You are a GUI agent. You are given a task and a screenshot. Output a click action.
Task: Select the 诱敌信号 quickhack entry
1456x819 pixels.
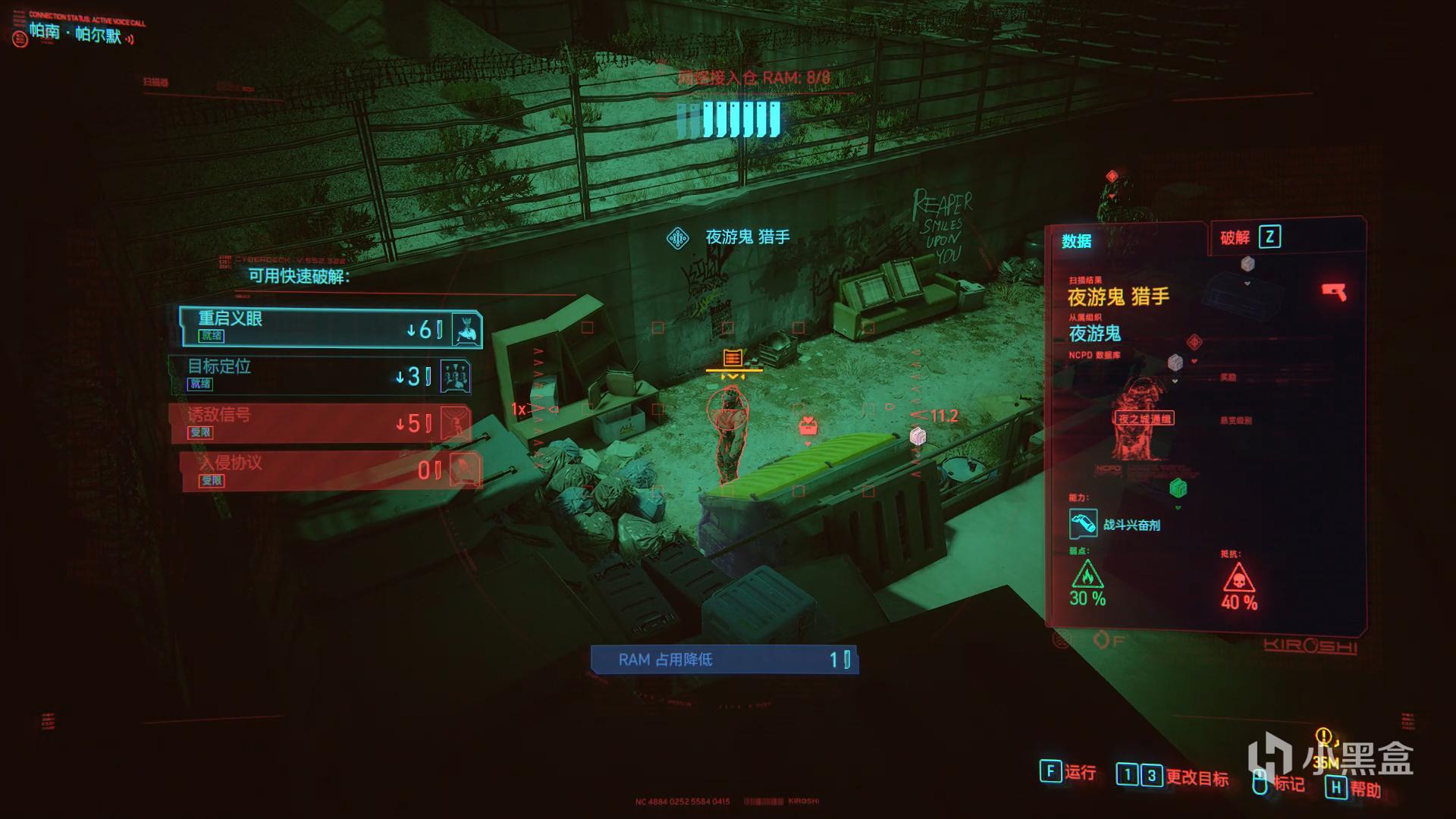(320, 423)
